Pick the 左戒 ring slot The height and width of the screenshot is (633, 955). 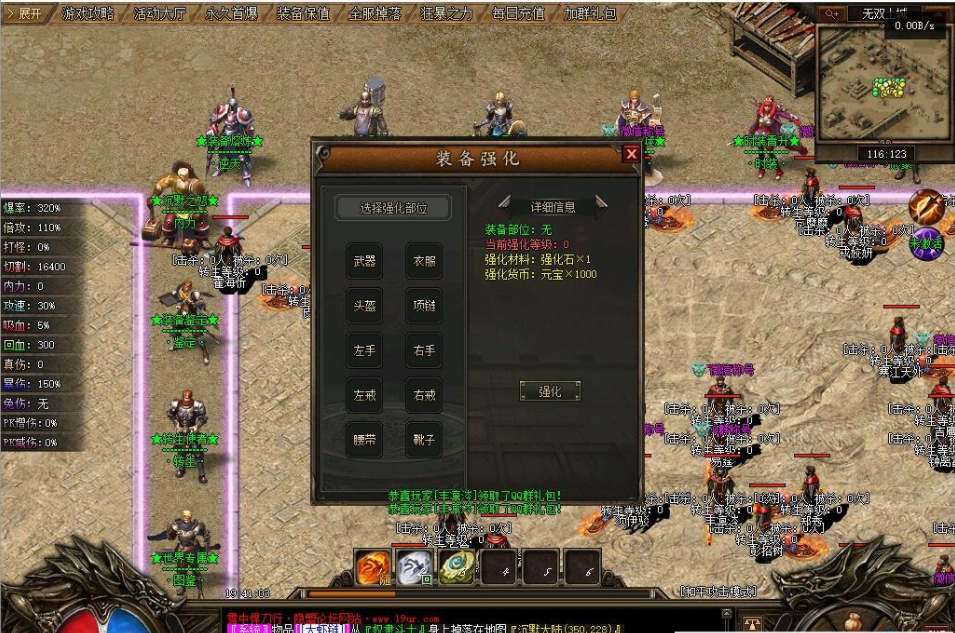click(365, 395)
